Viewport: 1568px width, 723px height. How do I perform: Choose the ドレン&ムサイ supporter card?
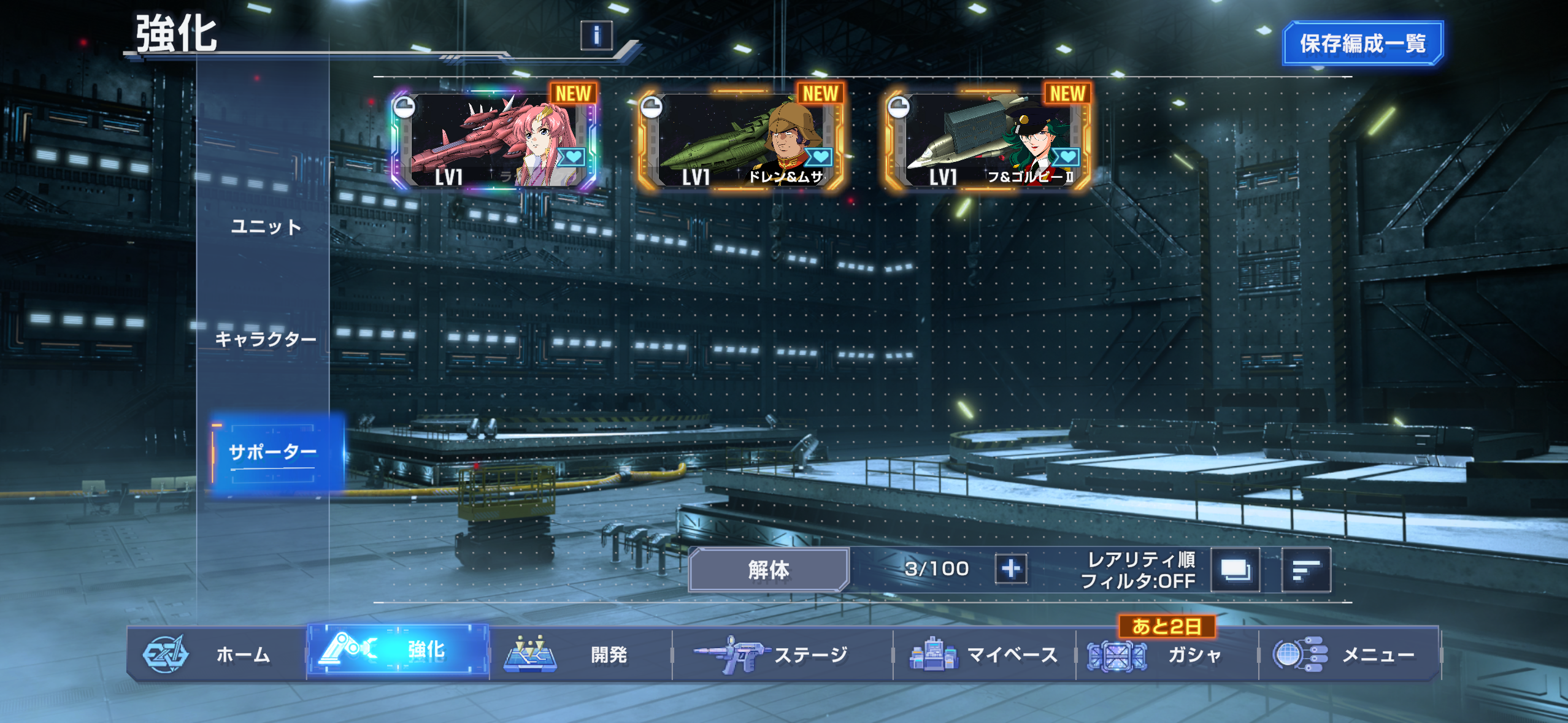click(741, 140)
